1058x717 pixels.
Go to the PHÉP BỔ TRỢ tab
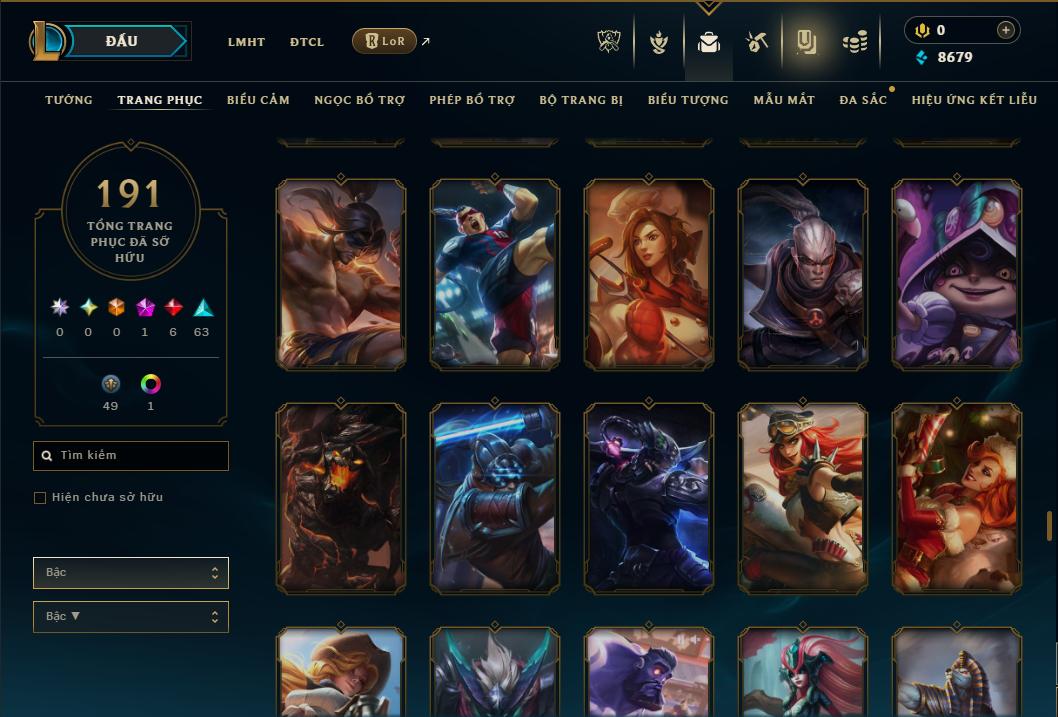(472, 100)
